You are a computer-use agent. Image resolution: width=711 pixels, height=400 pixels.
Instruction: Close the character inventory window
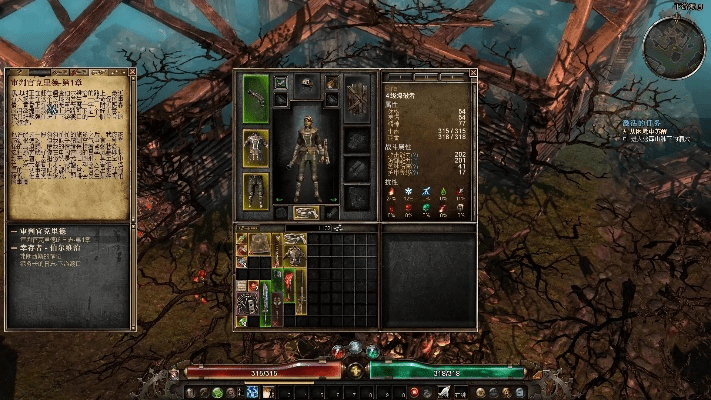(473, 73)
